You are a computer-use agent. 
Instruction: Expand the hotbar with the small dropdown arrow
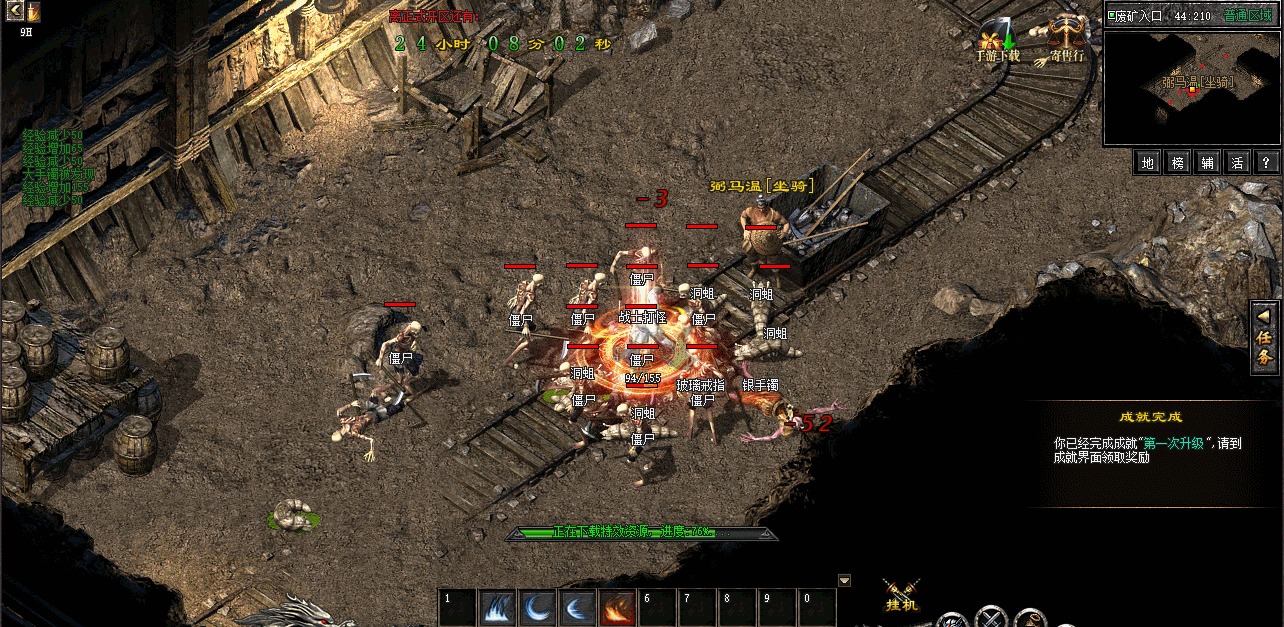click(844, 580)
